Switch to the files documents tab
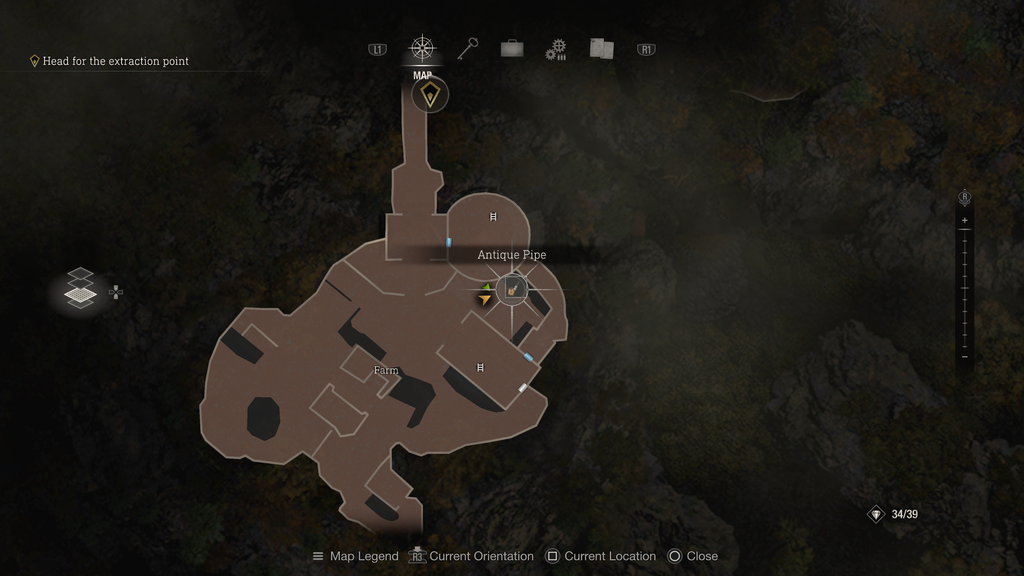Image resolution: width=1024 pixels, height=576 pixels. click(x=601, y=48)
